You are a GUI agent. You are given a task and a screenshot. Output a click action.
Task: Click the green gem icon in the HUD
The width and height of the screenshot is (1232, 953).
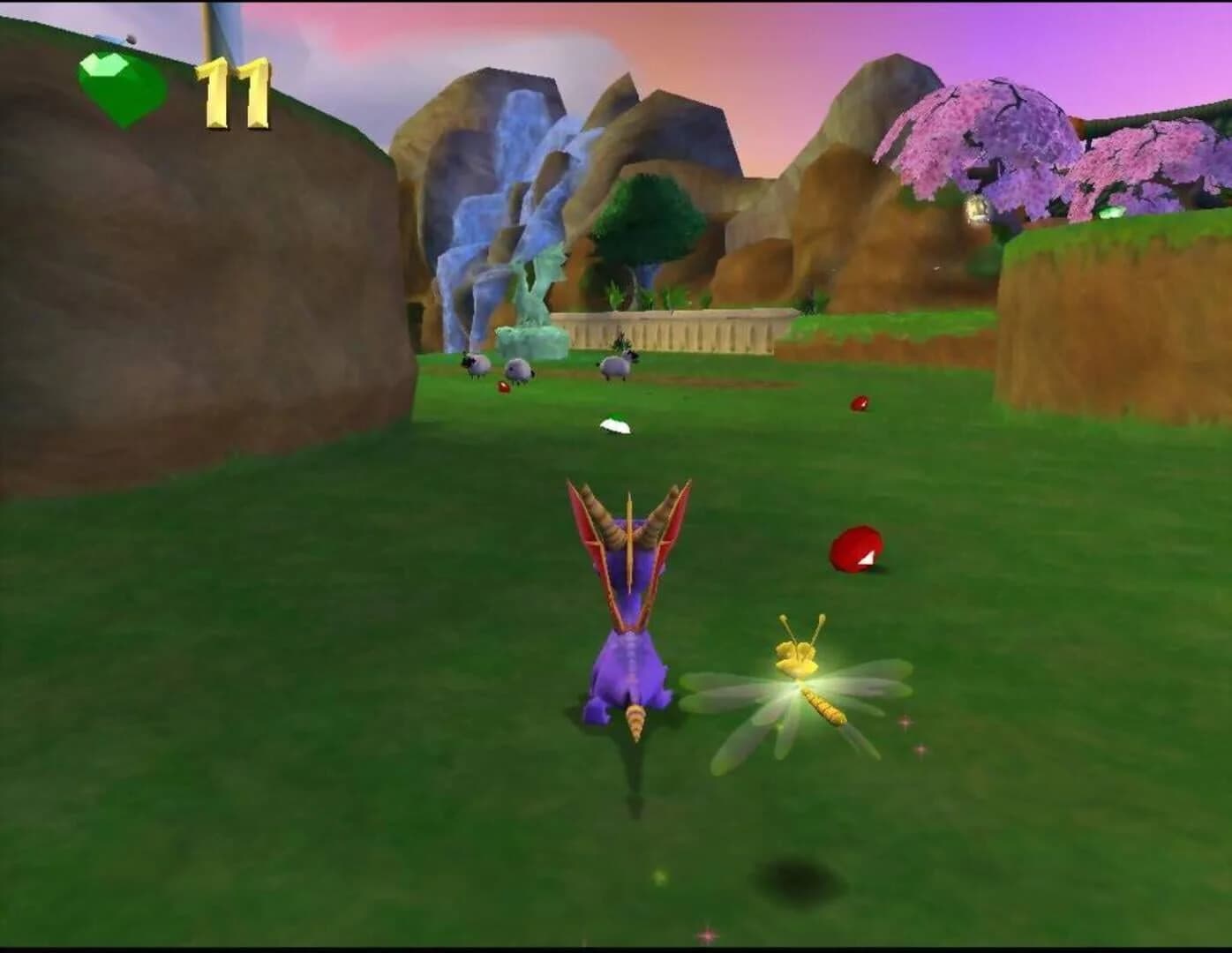point(119,84)
